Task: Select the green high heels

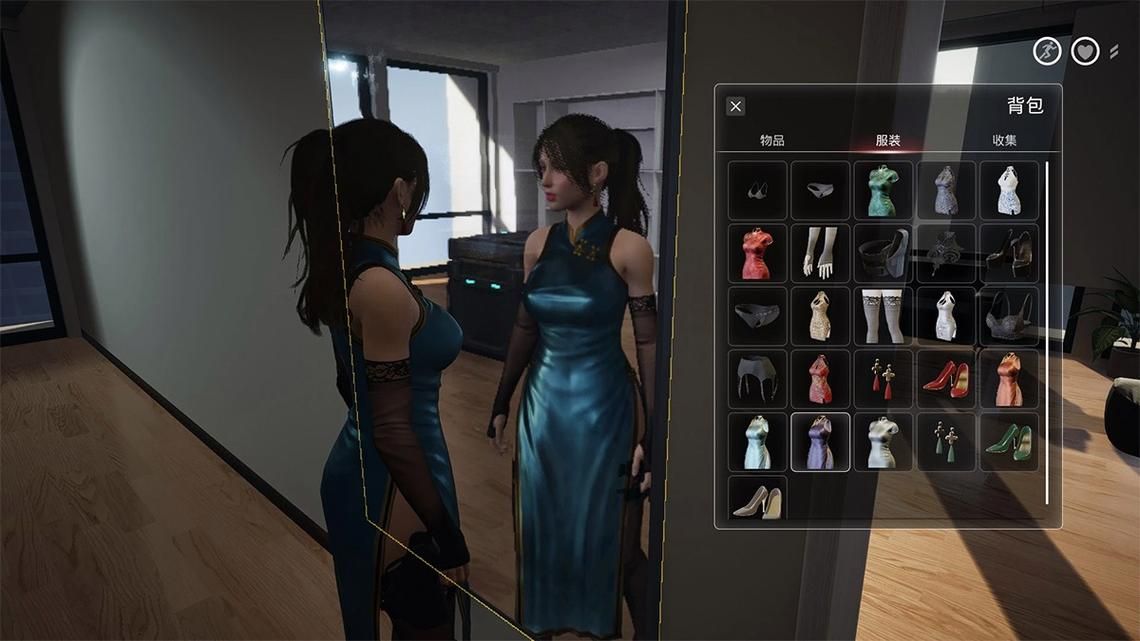Action: 1008,442
